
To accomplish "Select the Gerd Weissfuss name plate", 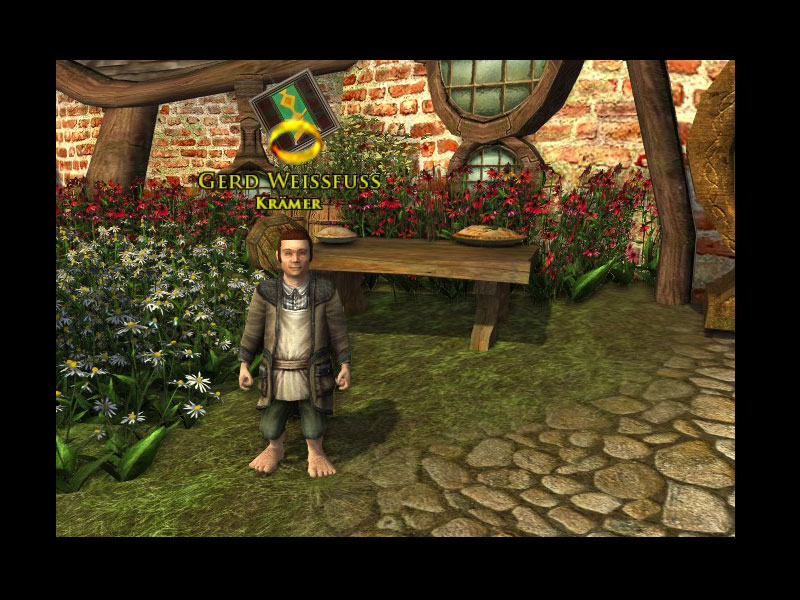I will (287, 182).
